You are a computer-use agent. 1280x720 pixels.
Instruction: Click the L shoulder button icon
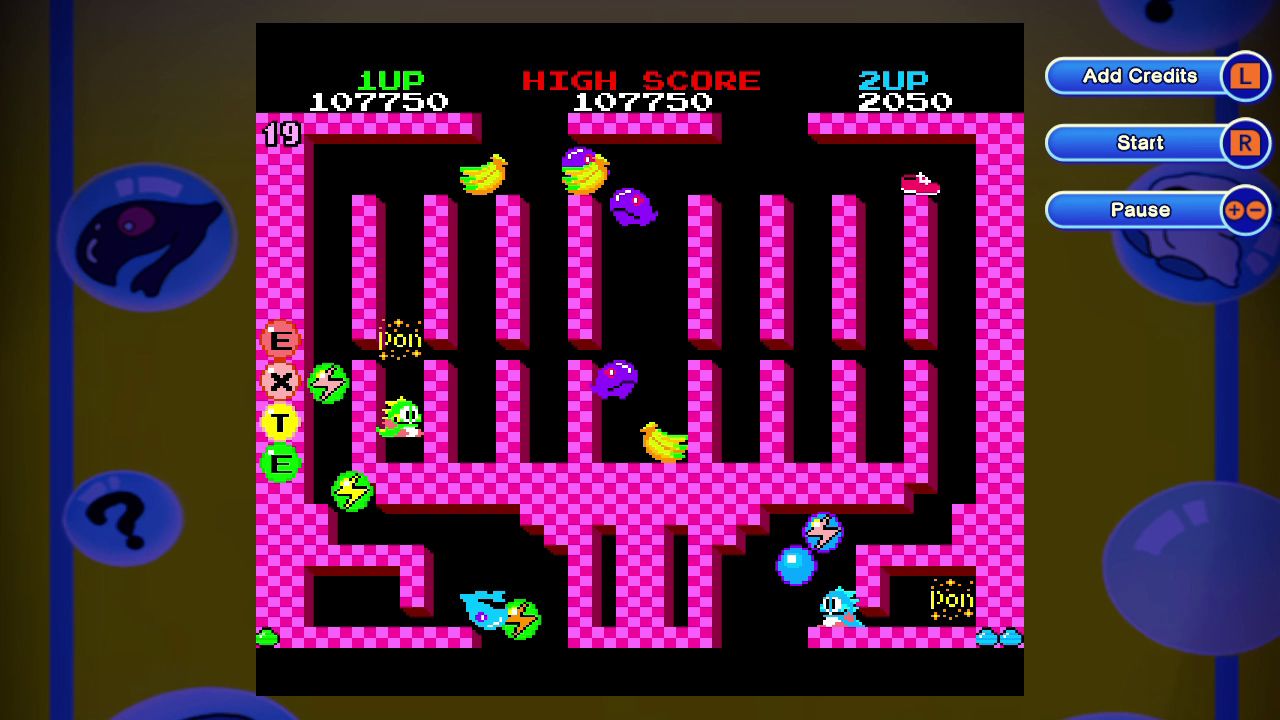[x=1246, y=75]
